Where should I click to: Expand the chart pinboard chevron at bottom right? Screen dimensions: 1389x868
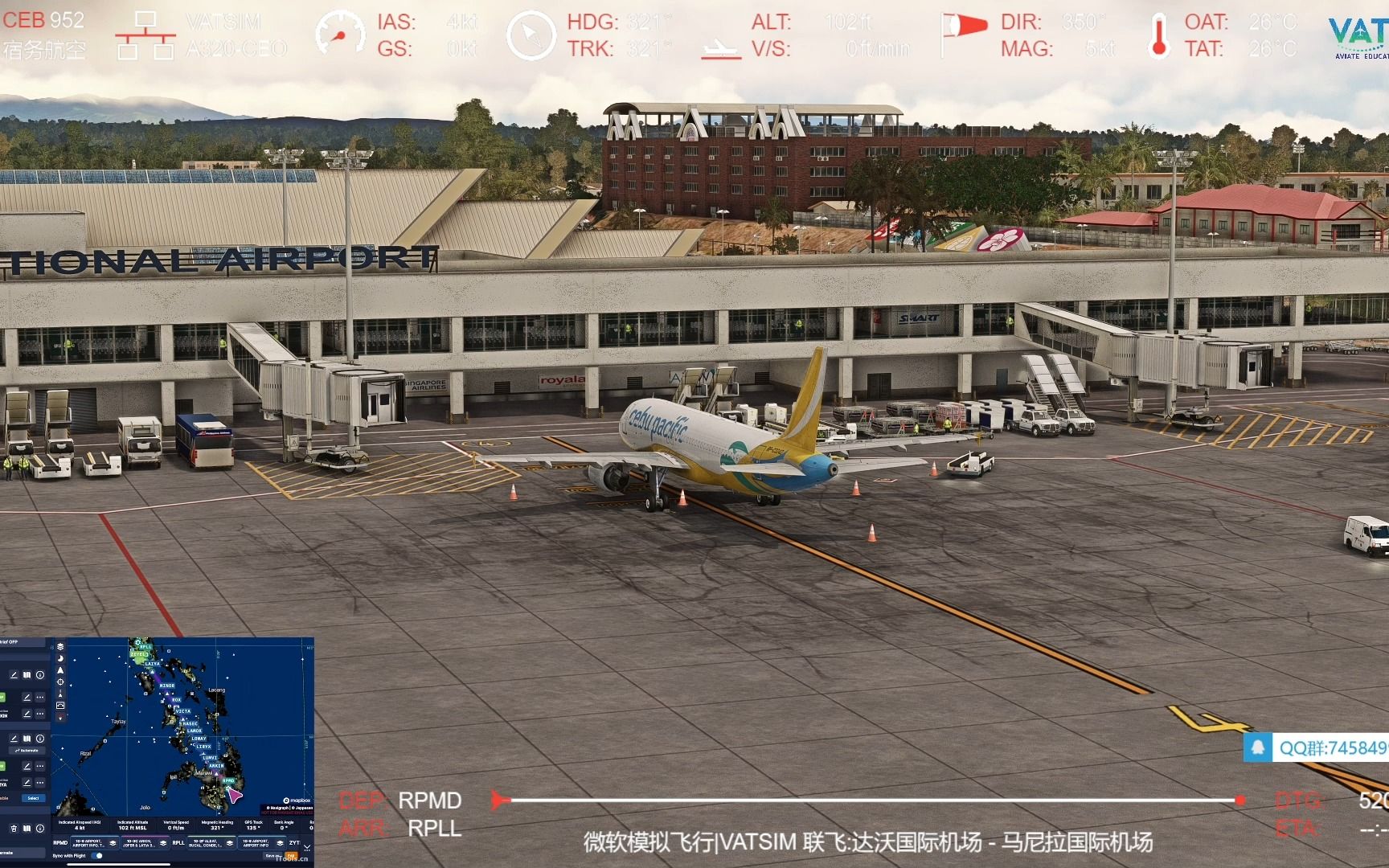click(x=307, y=847)
